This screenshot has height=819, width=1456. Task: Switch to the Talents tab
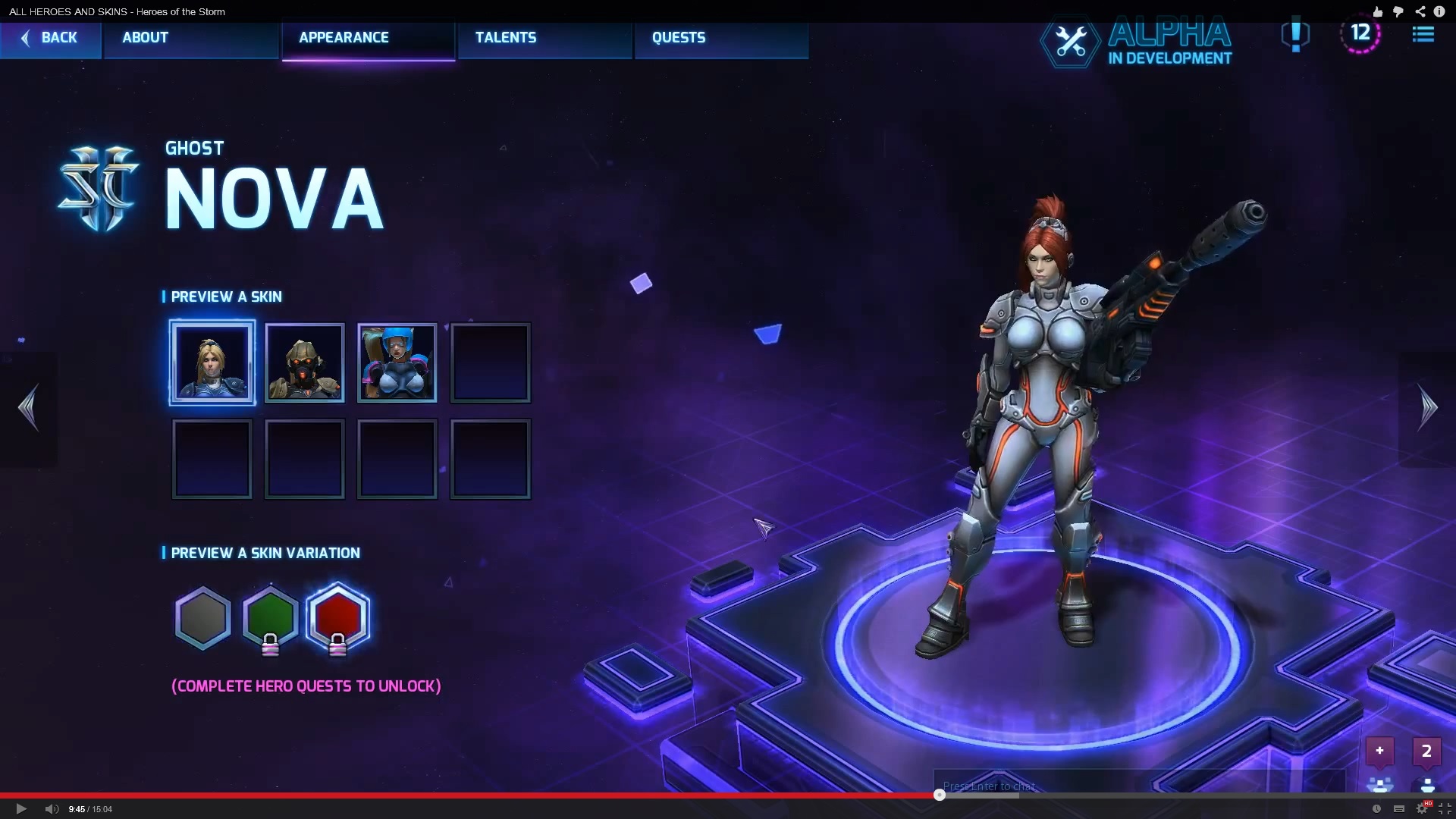click(x=506, y=37)
